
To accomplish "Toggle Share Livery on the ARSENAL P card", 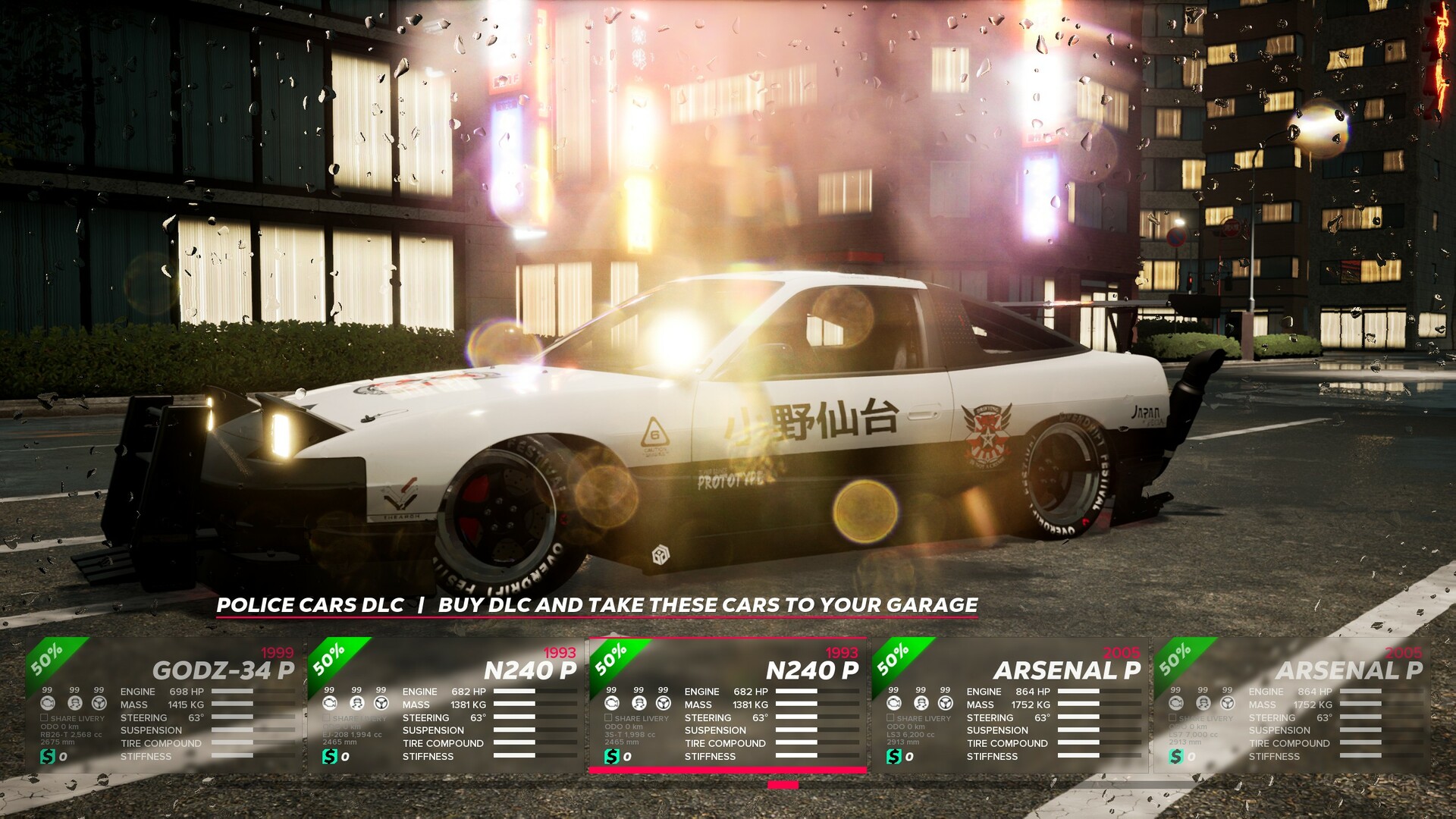I will [889, 718].
